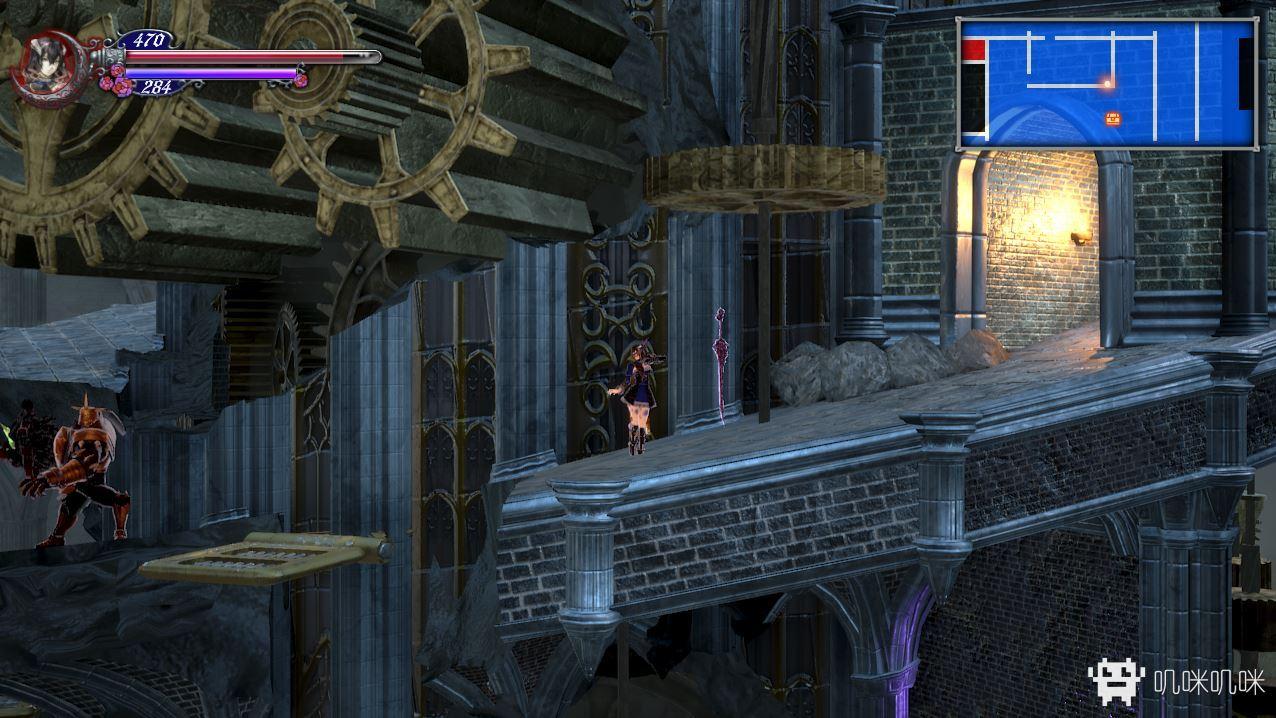
Task: Open the castle minimap
Action: click(1107, 84)
